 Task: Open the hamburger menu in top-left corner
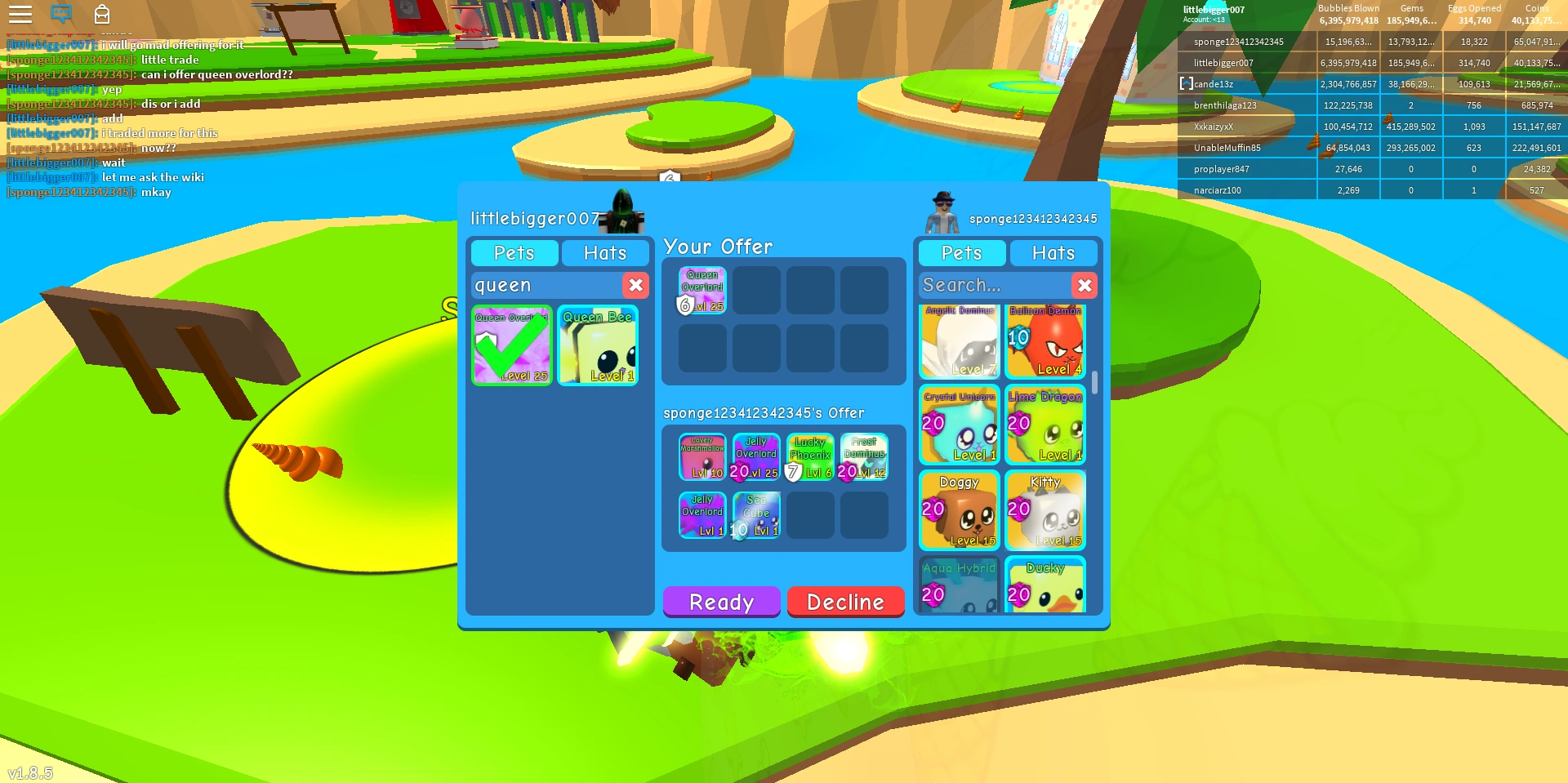point(21,14)
